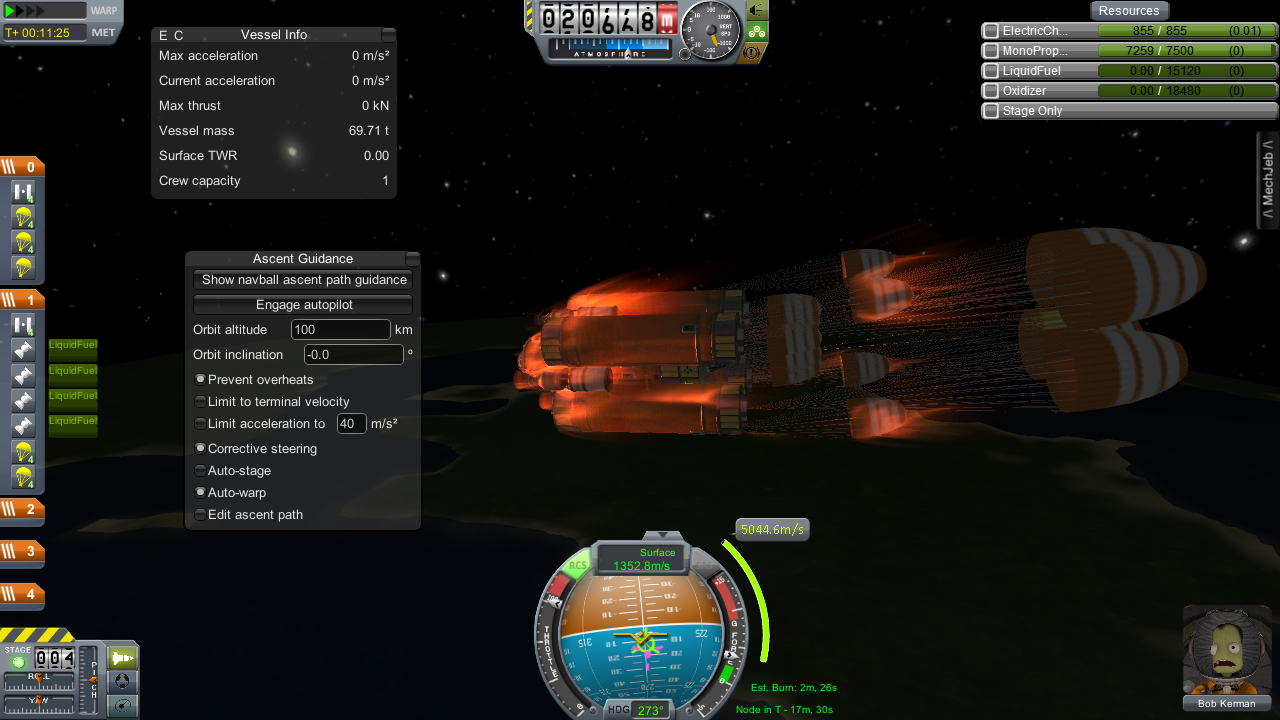Engage the MechJeb autopilot
1280x720 pixels.
click(x=303, y=305)
